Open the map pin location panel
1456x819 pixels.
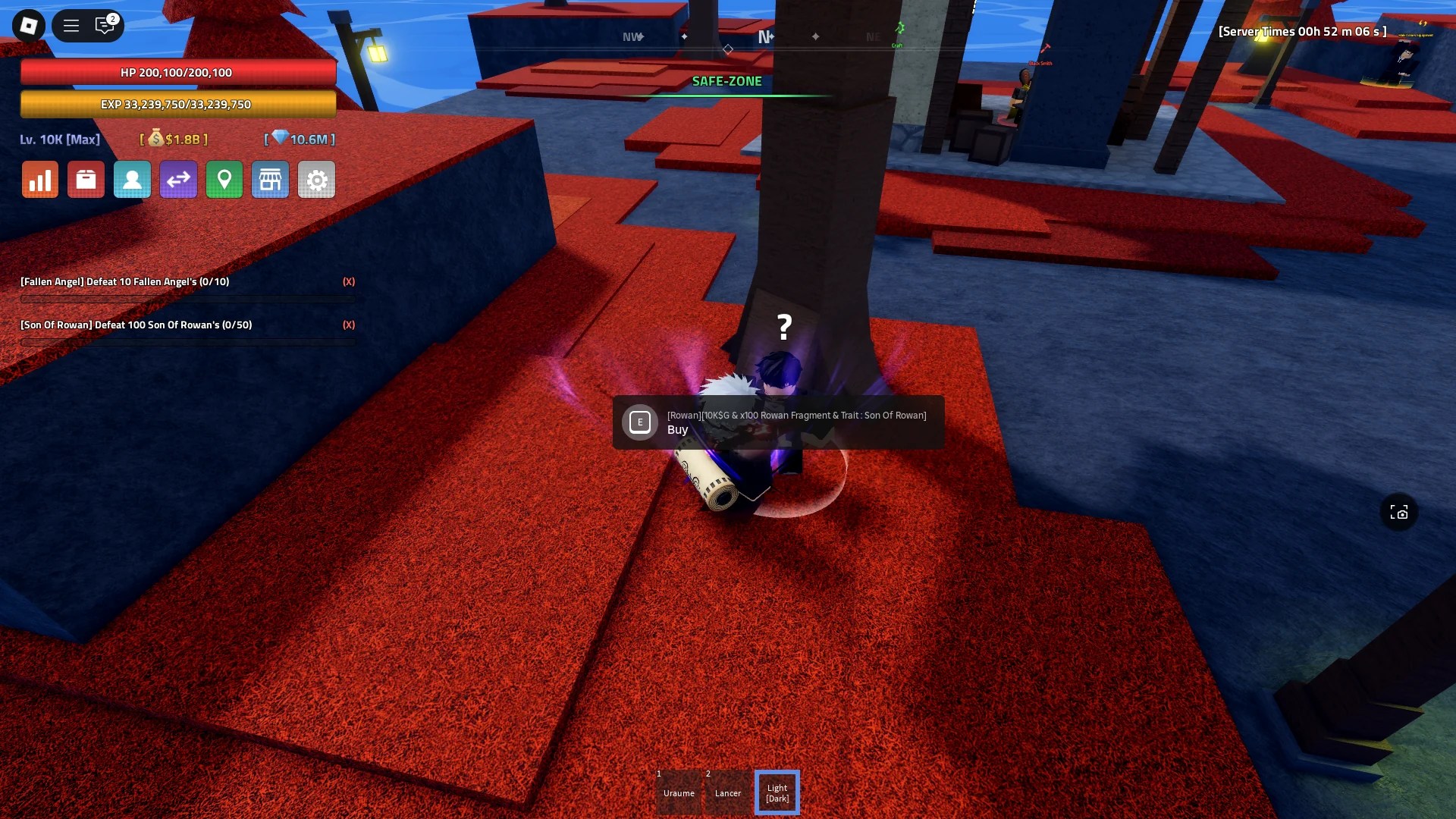(x=224, y=179)
